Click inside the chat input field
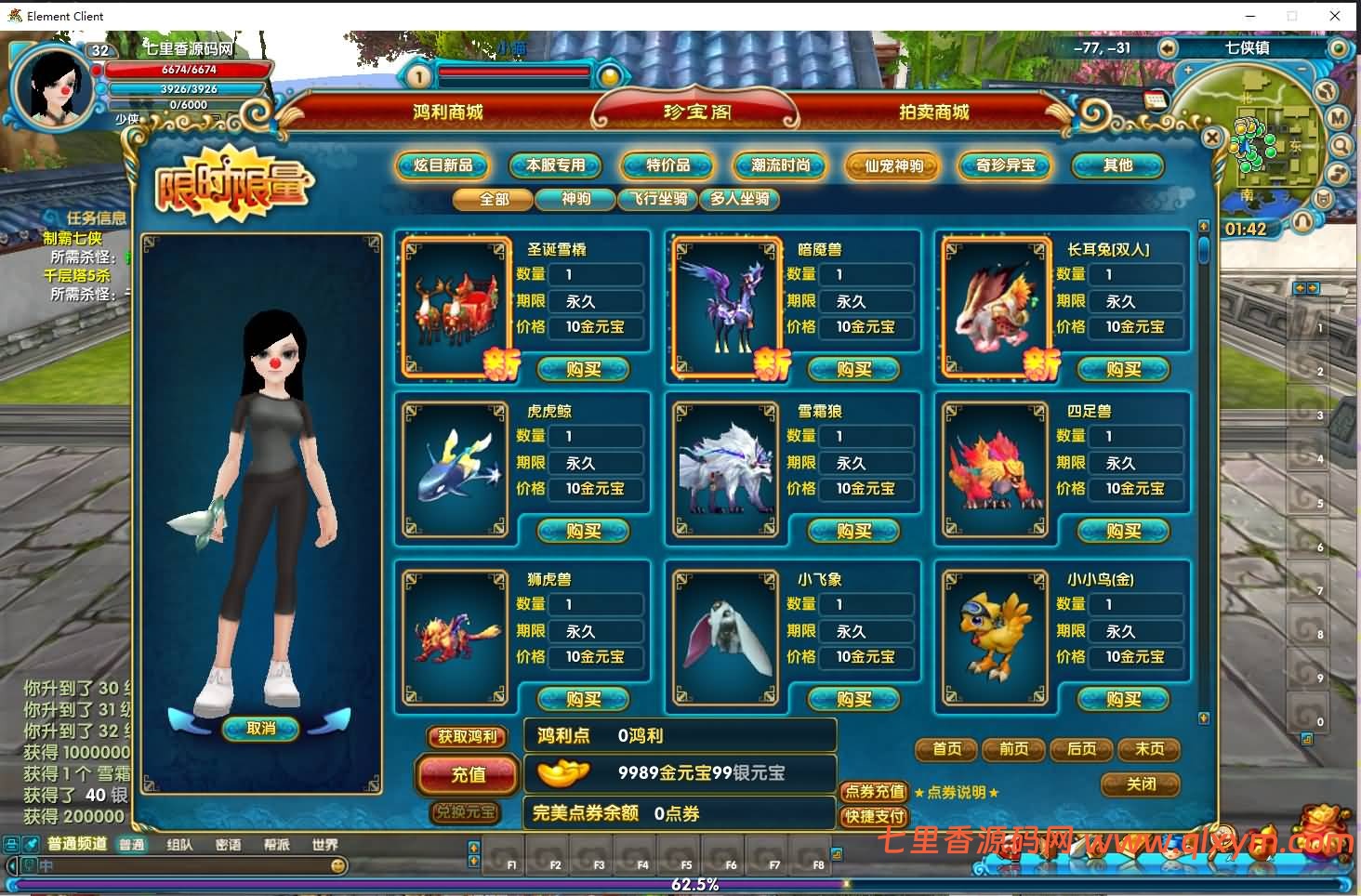The image size is (1361, 896). [186, 865]
